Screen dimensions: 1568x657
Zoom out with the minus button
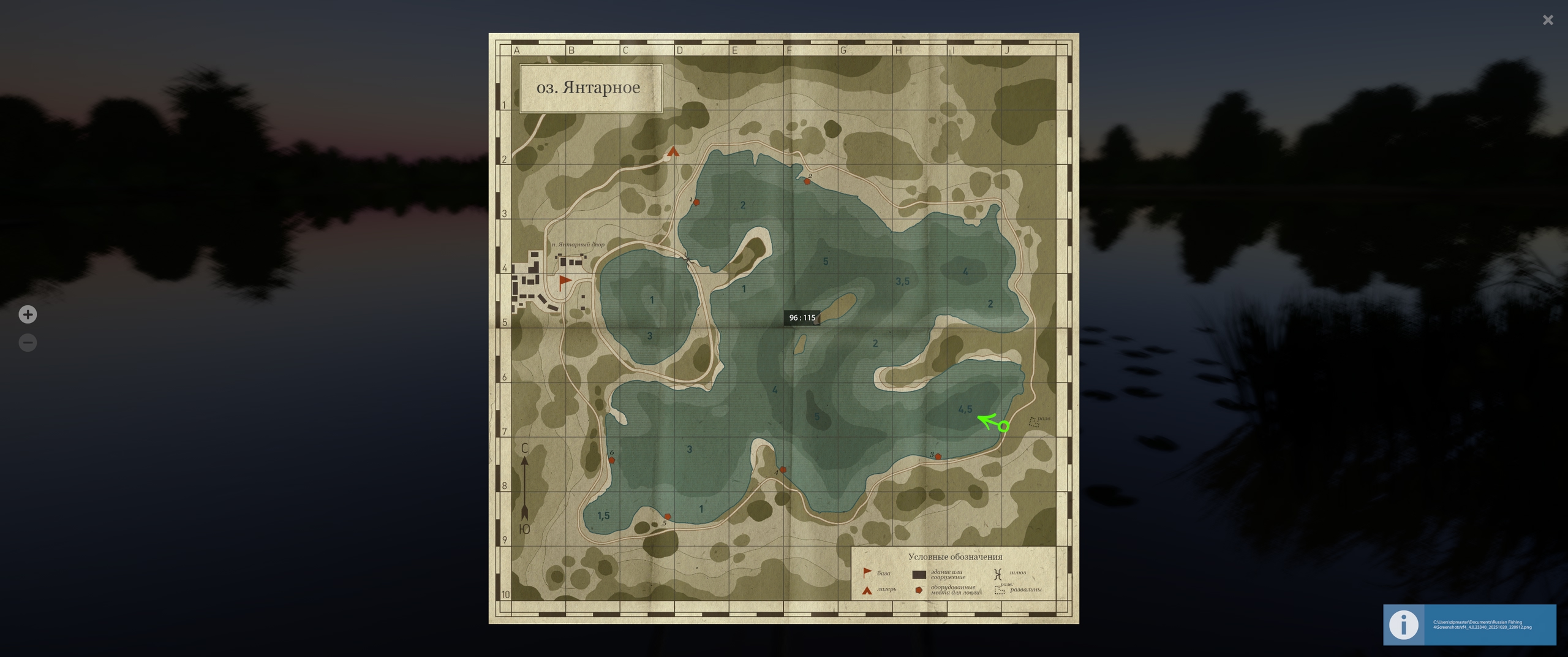[28, 343]
